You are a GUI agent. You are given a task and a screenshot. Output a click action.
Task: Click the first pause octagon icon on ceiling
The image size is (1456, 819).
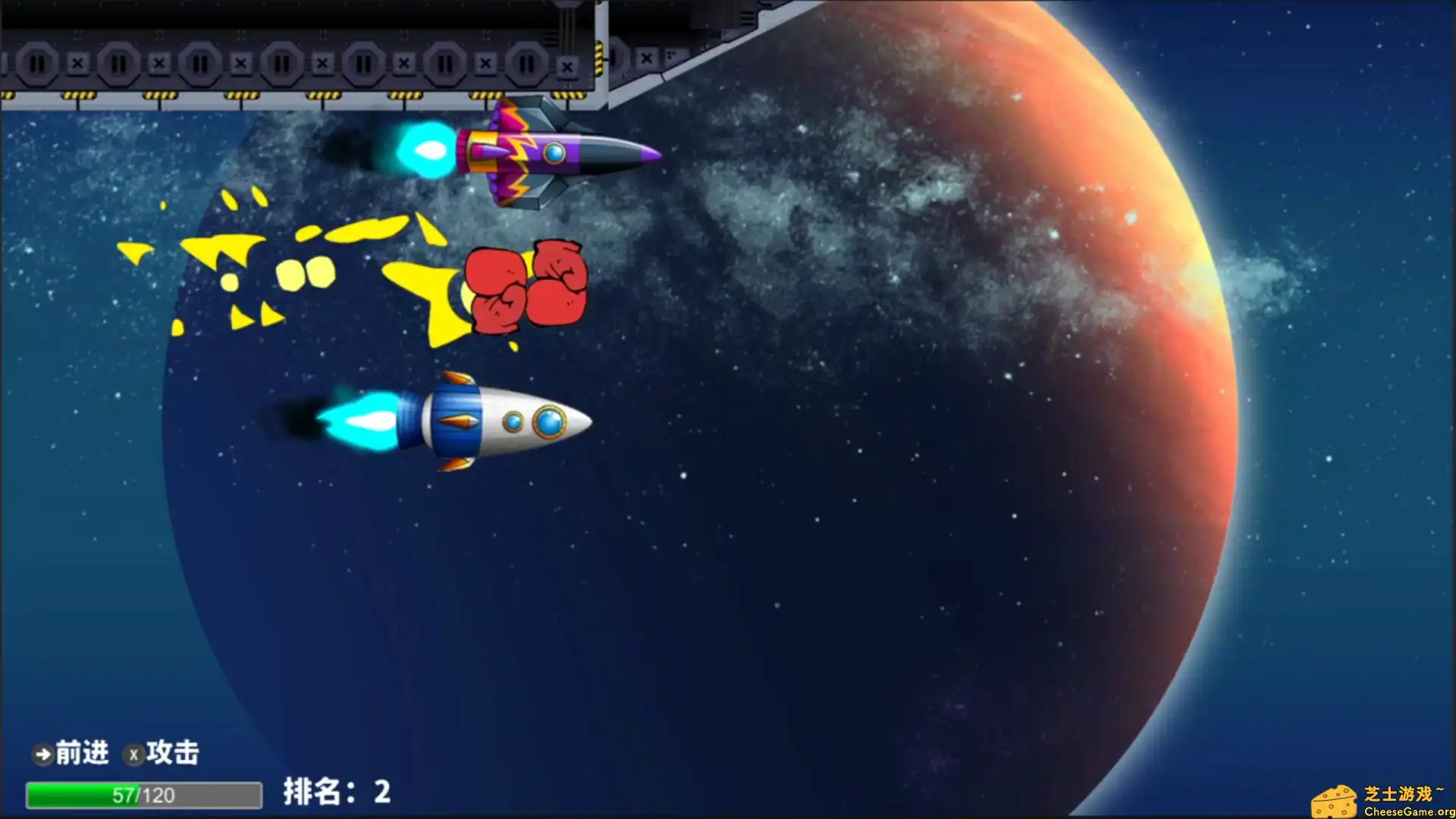38,64
